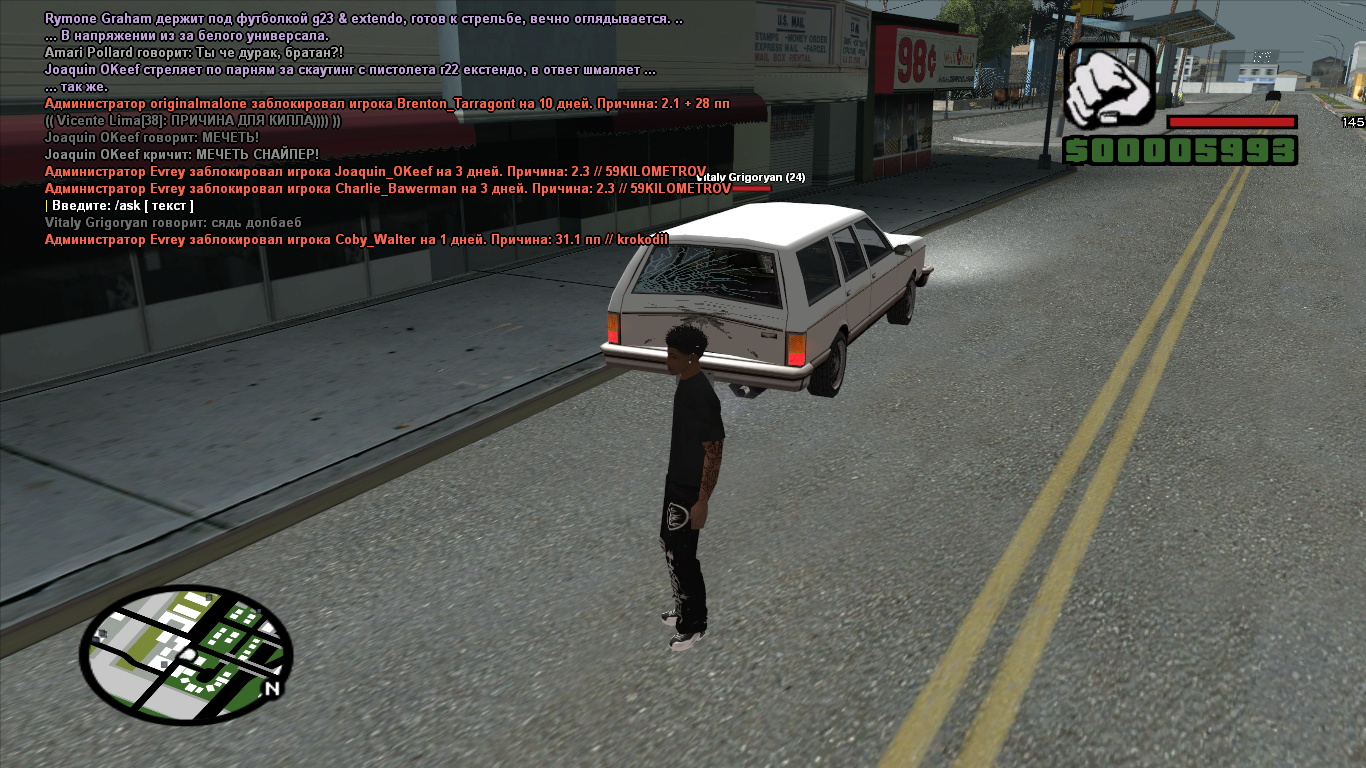Select the Vitaly Grigoryan (24) player nametag
This screenshot has height=768, width=1366.
[x=751, y=178]
